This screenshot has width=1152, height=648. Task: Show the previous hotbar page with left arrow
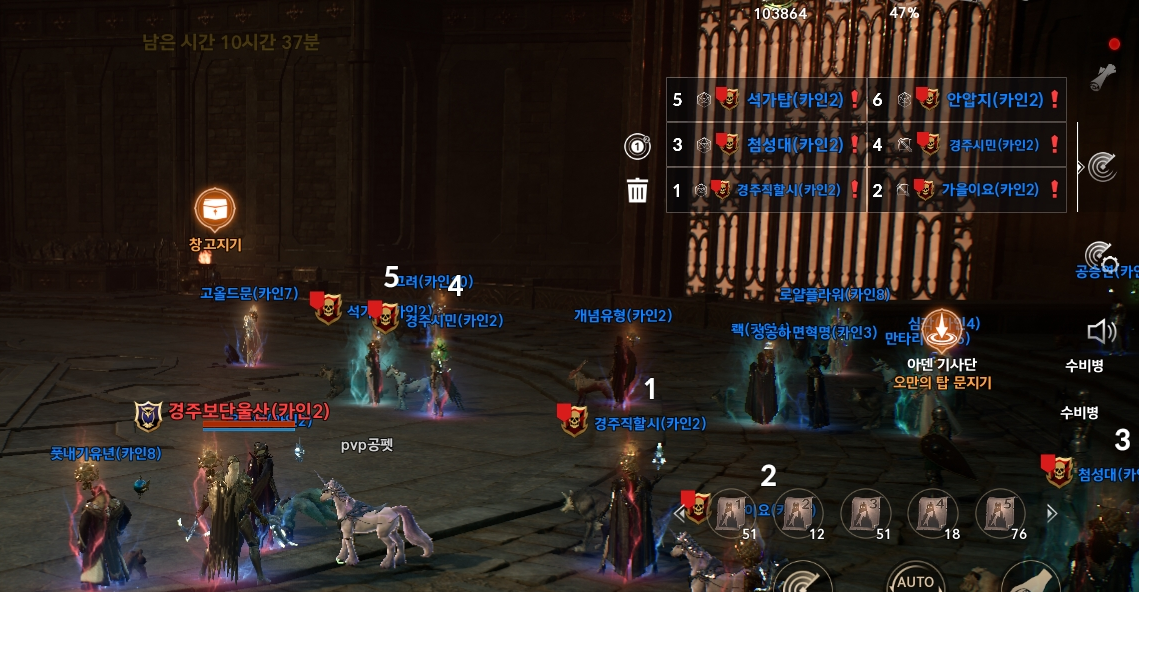(x=681, y=514)
